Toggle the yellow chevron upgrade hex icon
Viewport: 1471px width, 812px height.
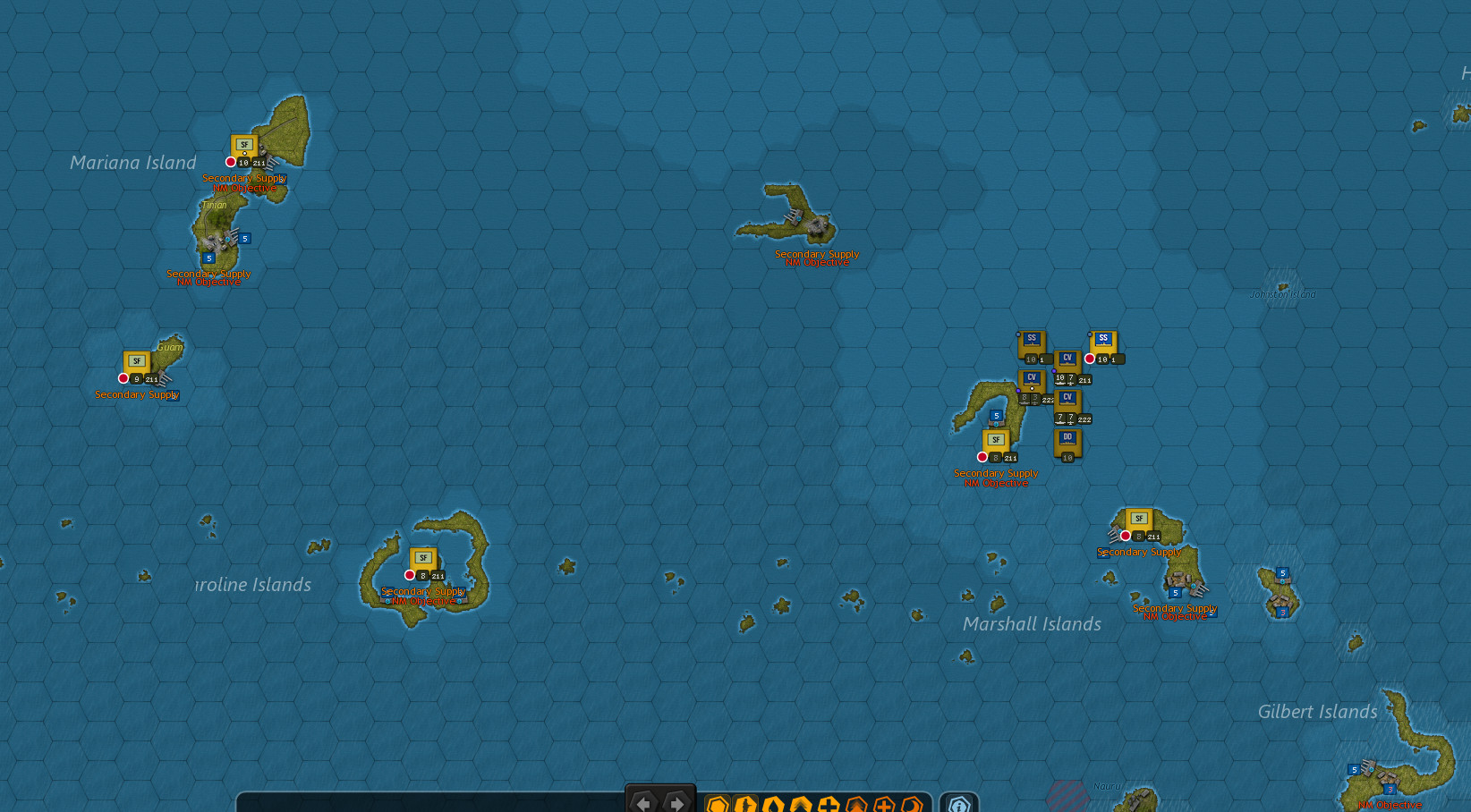pos(801,804)
